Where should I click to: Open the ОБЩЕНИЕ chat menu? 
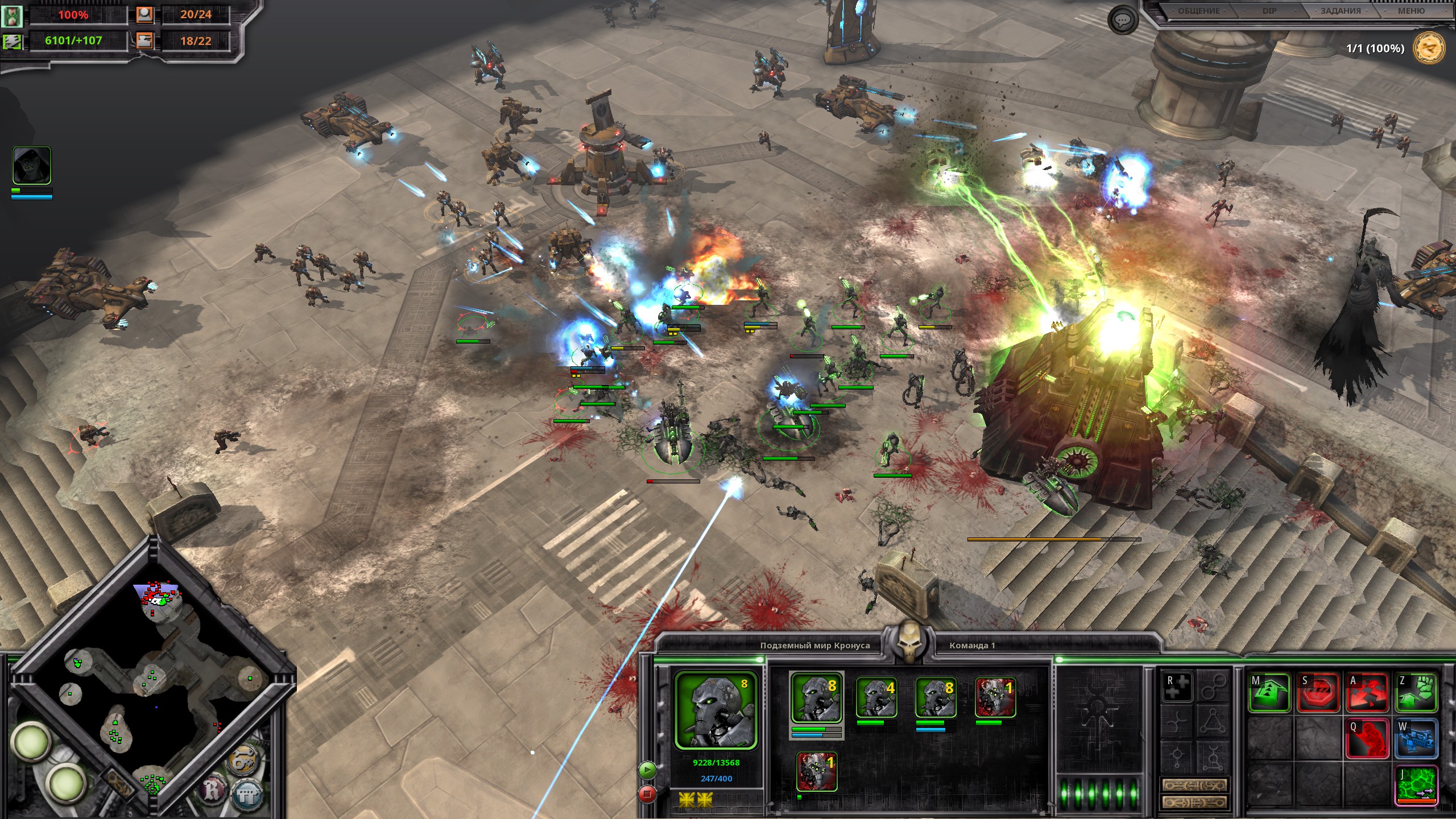(x=1198, y=11)
